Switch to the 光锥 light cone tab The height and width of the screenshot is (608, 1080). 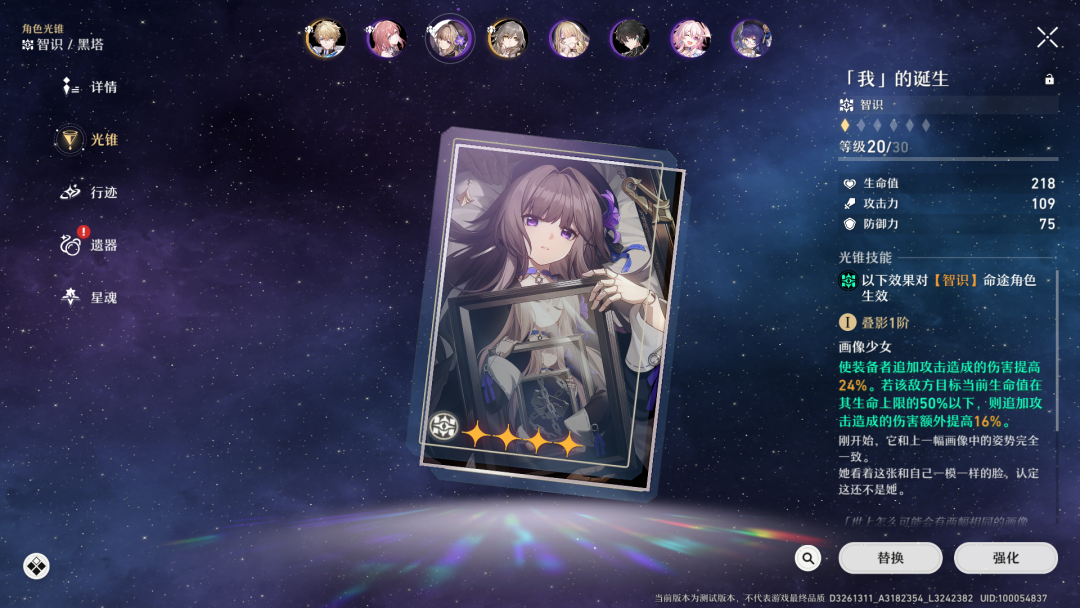tap(90, 140)
